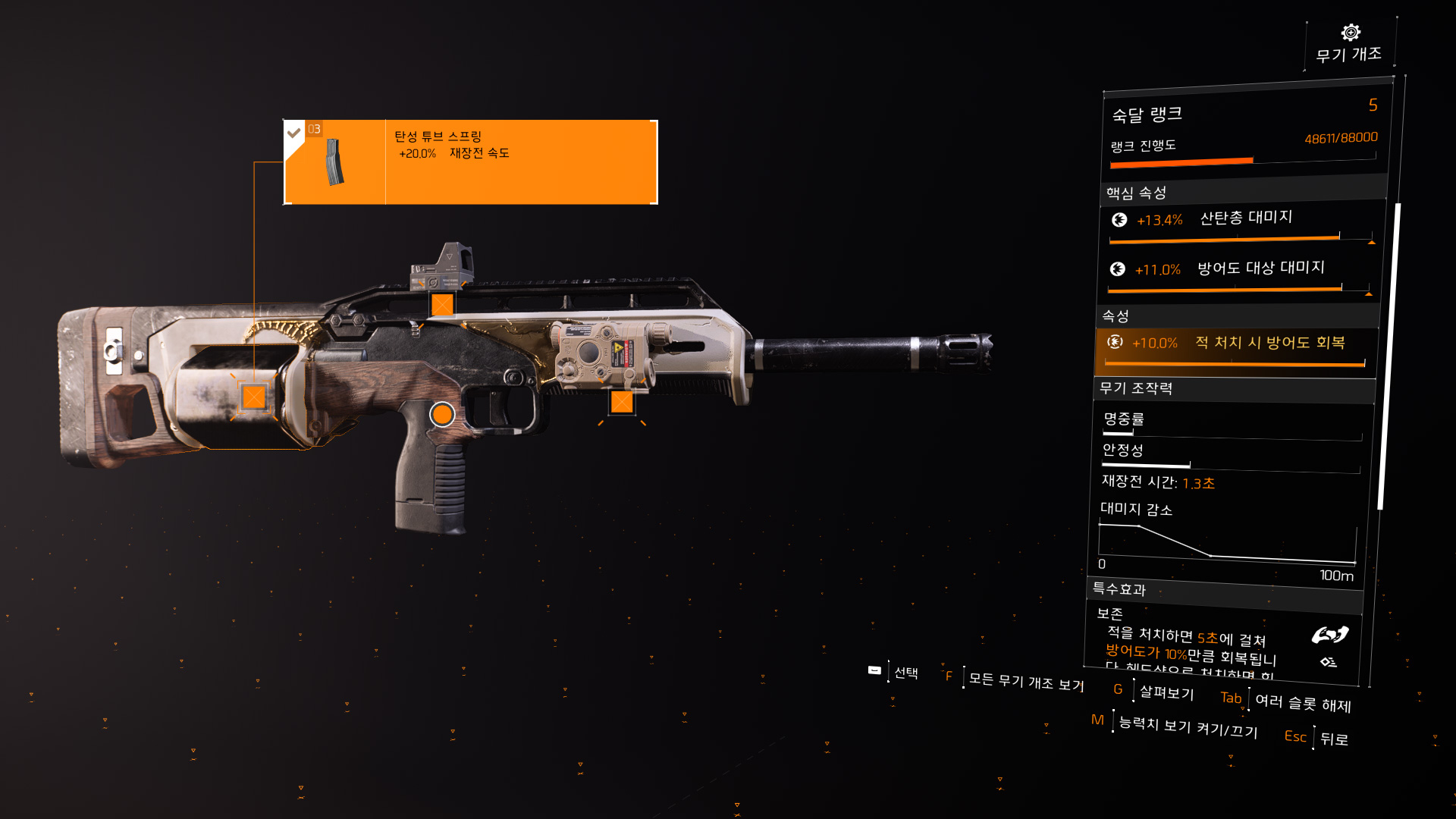Show all weapon mods with 모든 무기 개조 보기
Viewport: 1456px width, 819px height.
click(x=1025, y=681)
